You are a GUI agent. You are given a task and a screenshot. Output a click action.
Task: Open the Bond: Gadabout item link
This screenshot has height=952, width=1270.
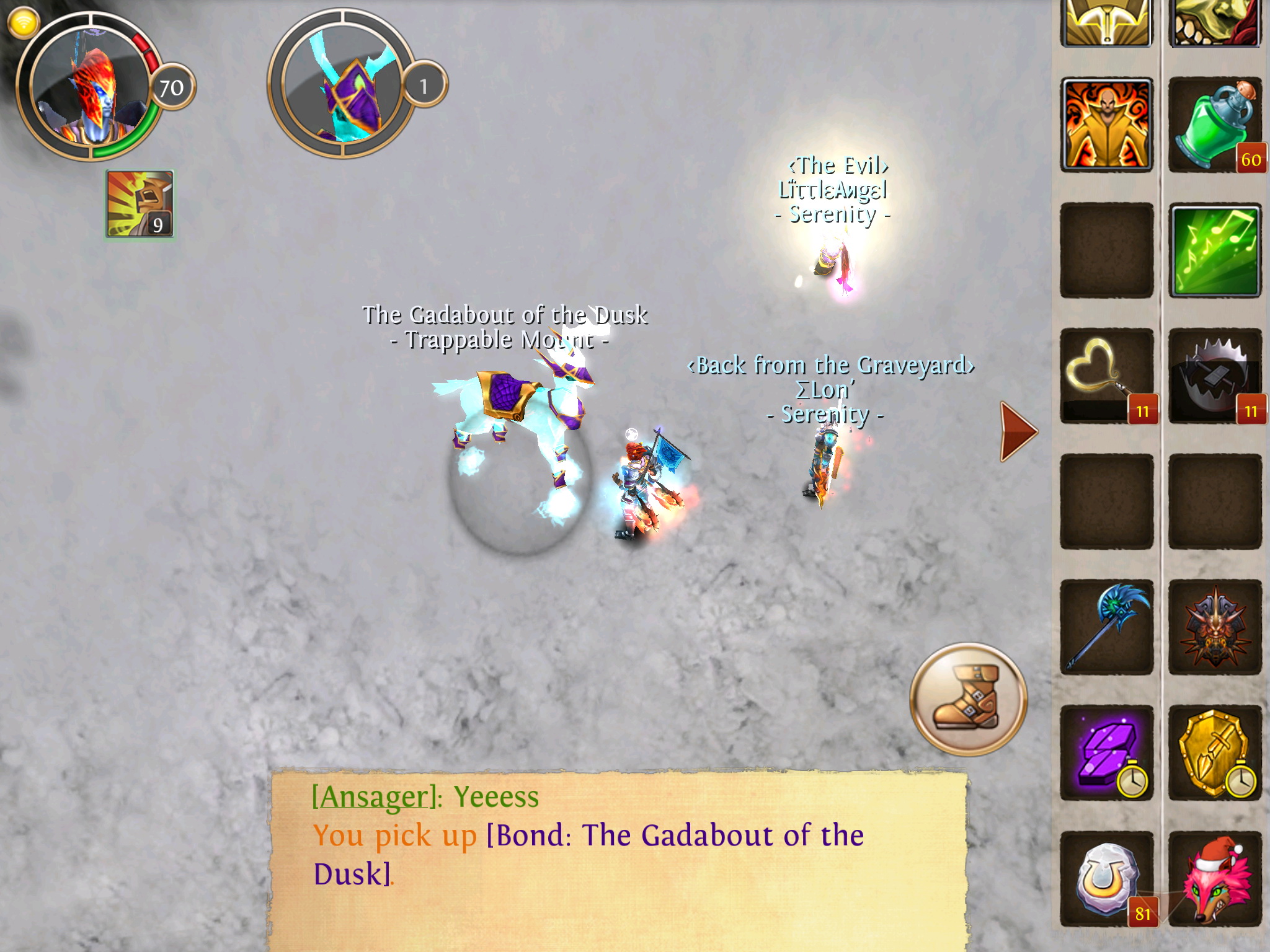(x=675, y=835)
